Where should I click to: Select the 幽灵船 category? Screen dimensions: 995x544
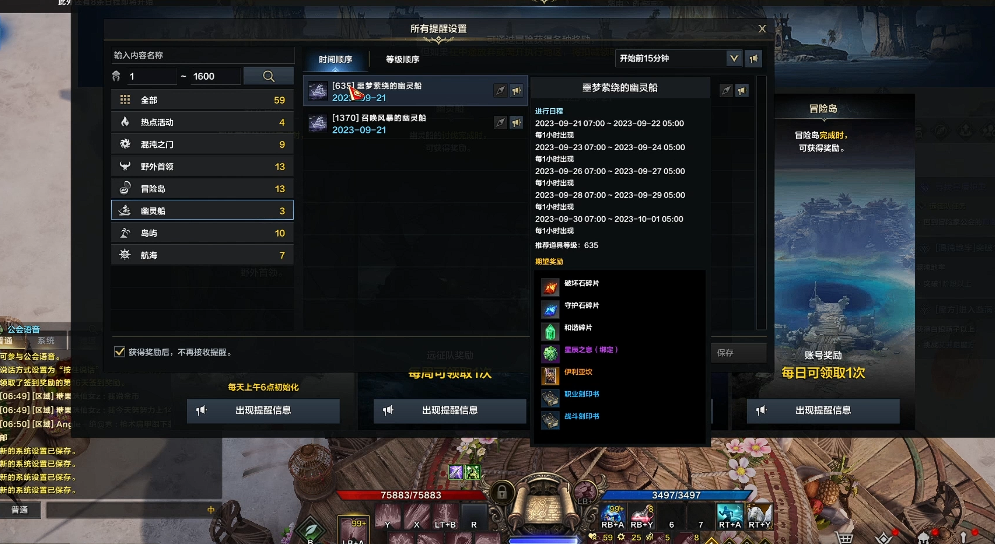(x=202, y=210)
